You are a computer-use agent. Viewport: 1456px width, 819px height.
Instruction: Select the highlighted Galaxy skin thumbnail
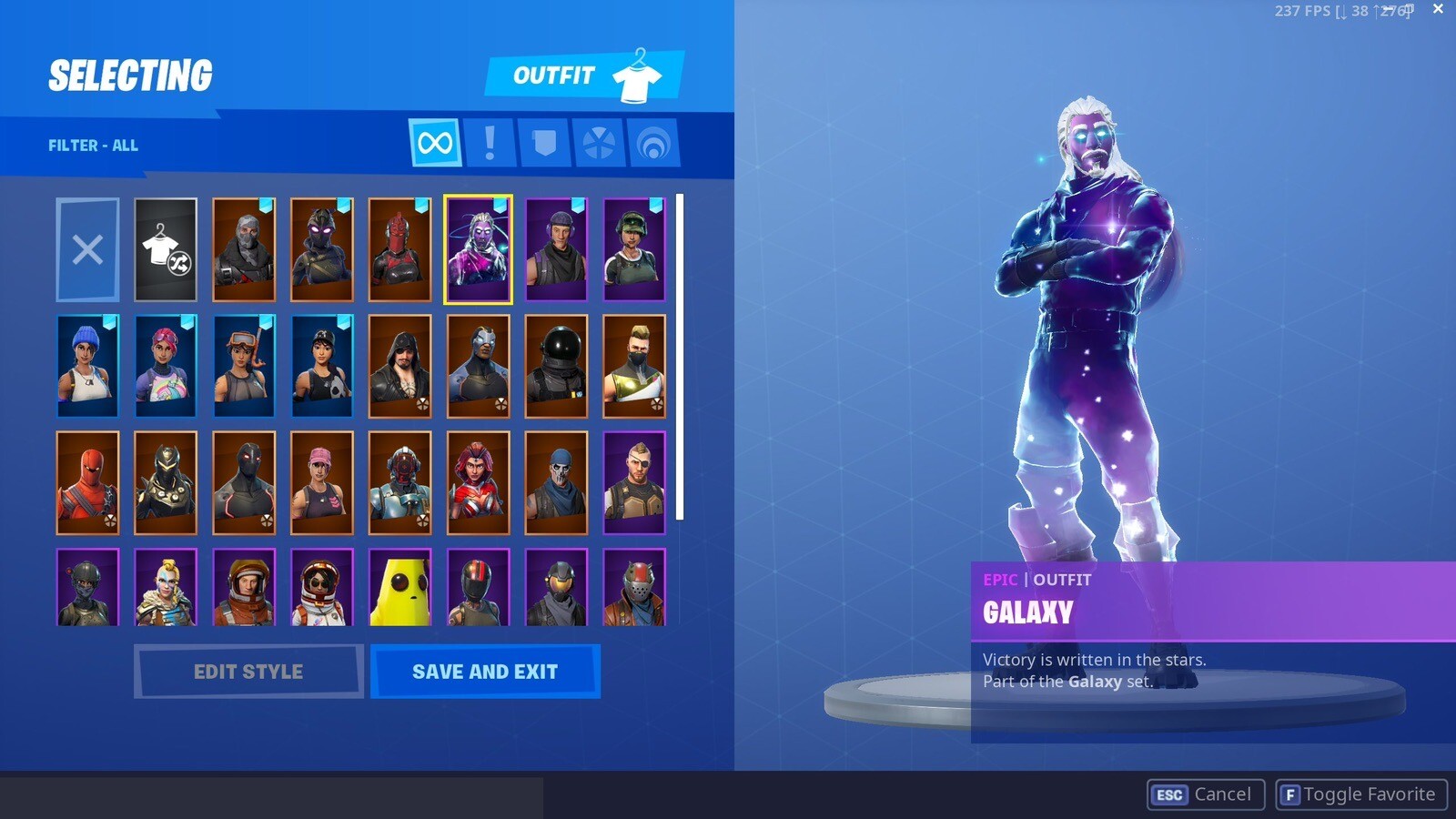(x=479, y=248)
